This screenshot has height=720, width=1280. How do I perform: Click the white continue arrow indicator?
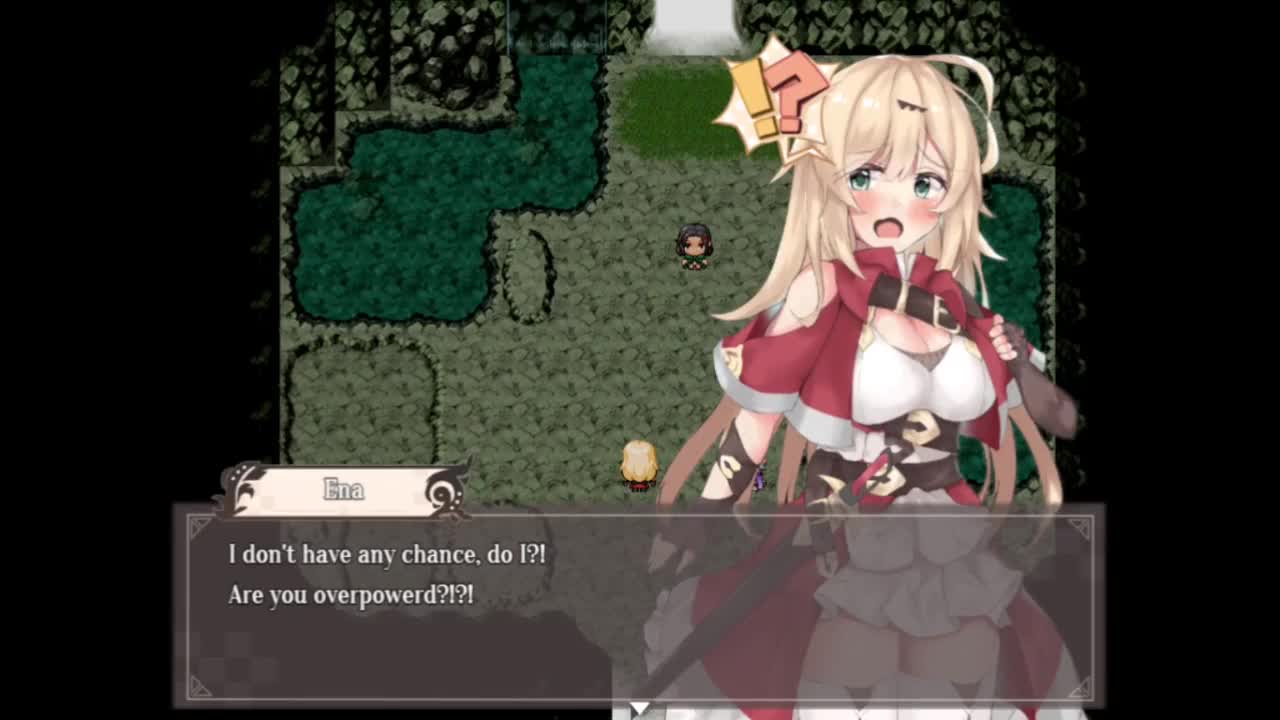pyautogui.click(x=639, y=708)
